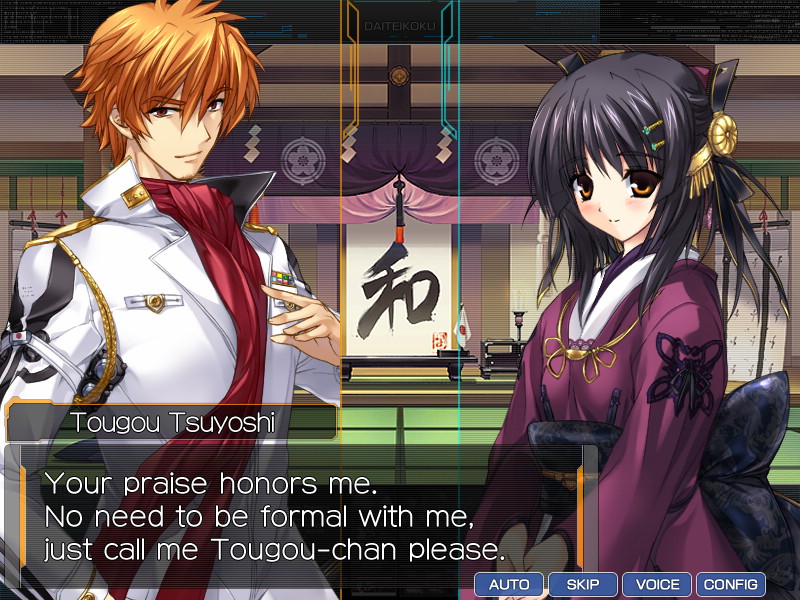Image resolution: width=800 pixels, height=600 pixels.
Task: Enable AUTO text advance mode
Action: (509, 584)
